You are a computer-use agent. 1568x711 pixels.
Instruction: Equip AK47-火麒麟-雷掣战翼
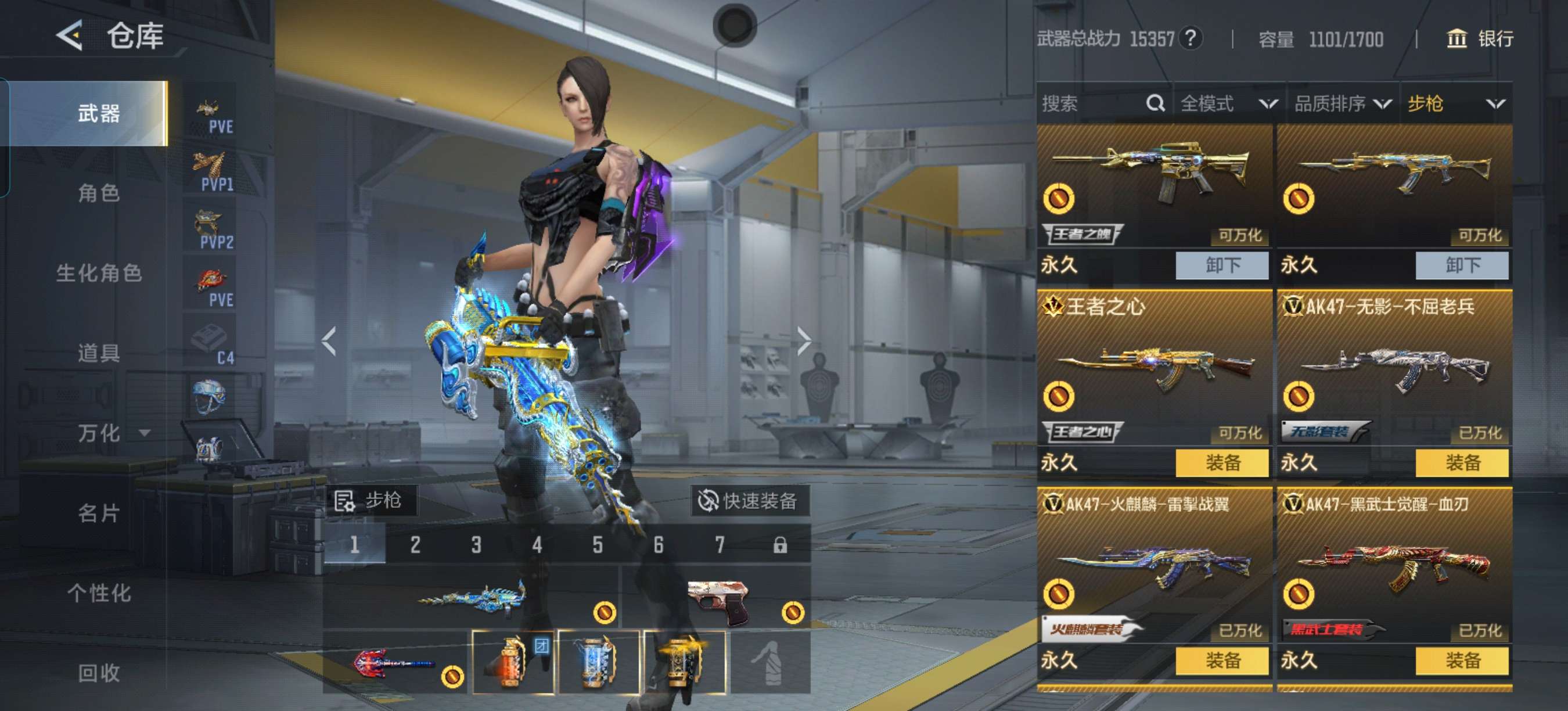[1222, 660]
